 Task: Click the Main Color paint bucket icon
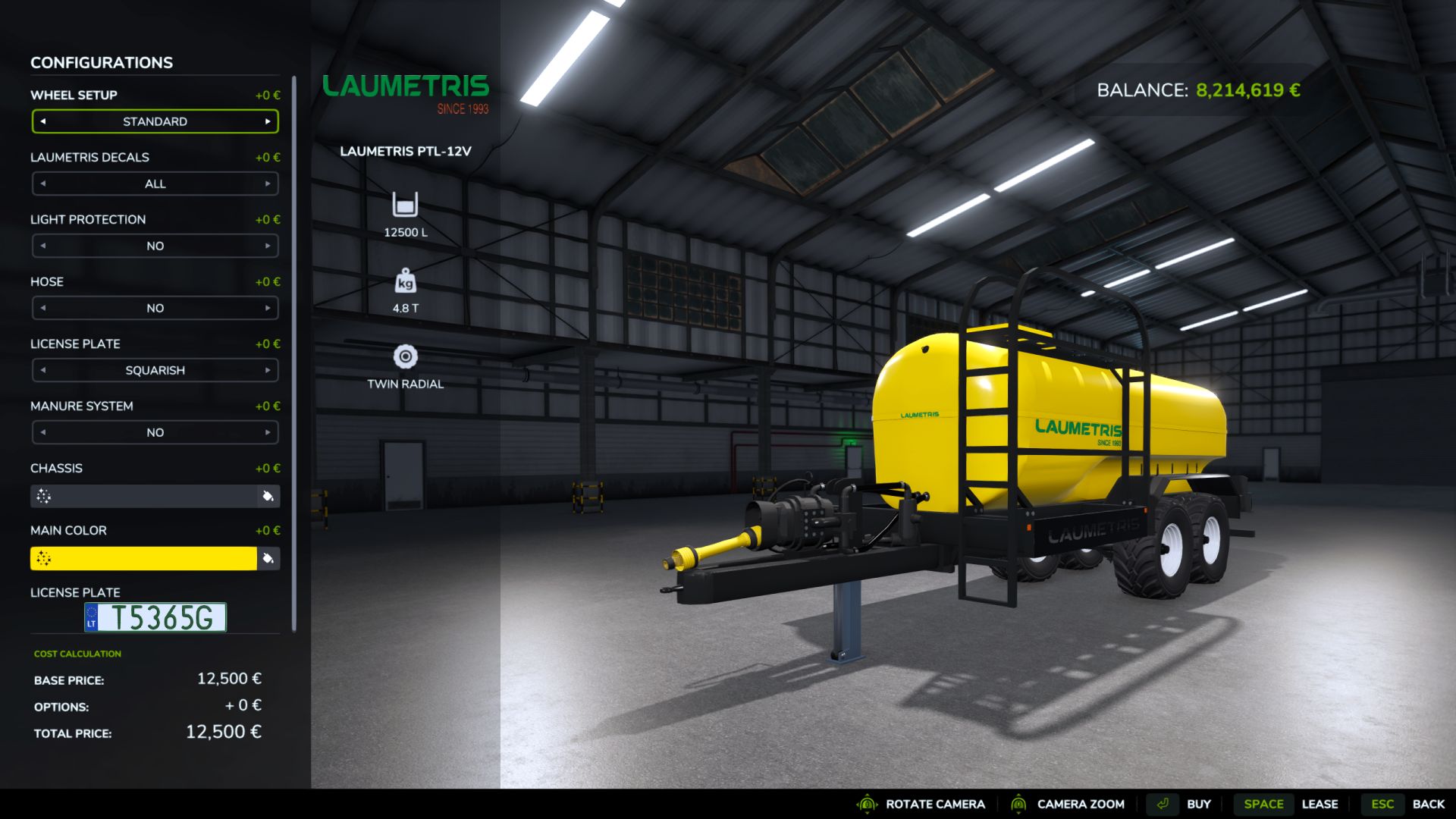(x=268, y=558)
